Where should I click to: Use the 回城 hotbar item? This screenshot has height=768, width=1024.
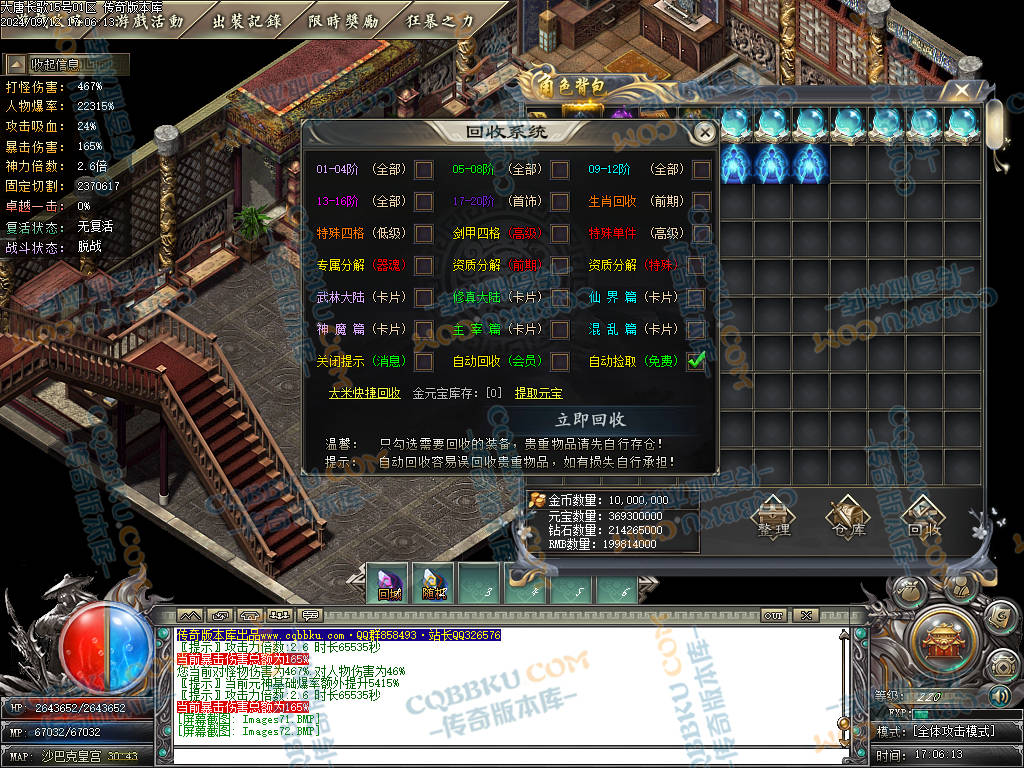coord(390,584)
